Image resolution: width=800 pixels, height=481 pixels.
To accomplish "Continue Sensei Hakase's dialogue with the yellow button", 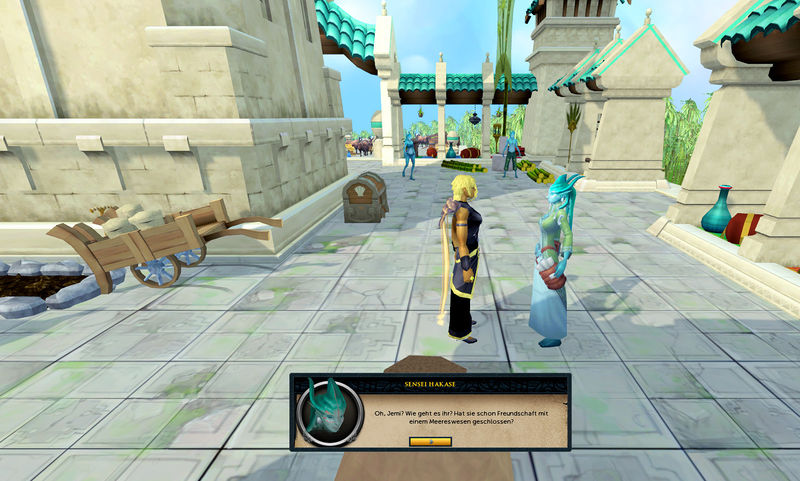I will pos(430,441).
